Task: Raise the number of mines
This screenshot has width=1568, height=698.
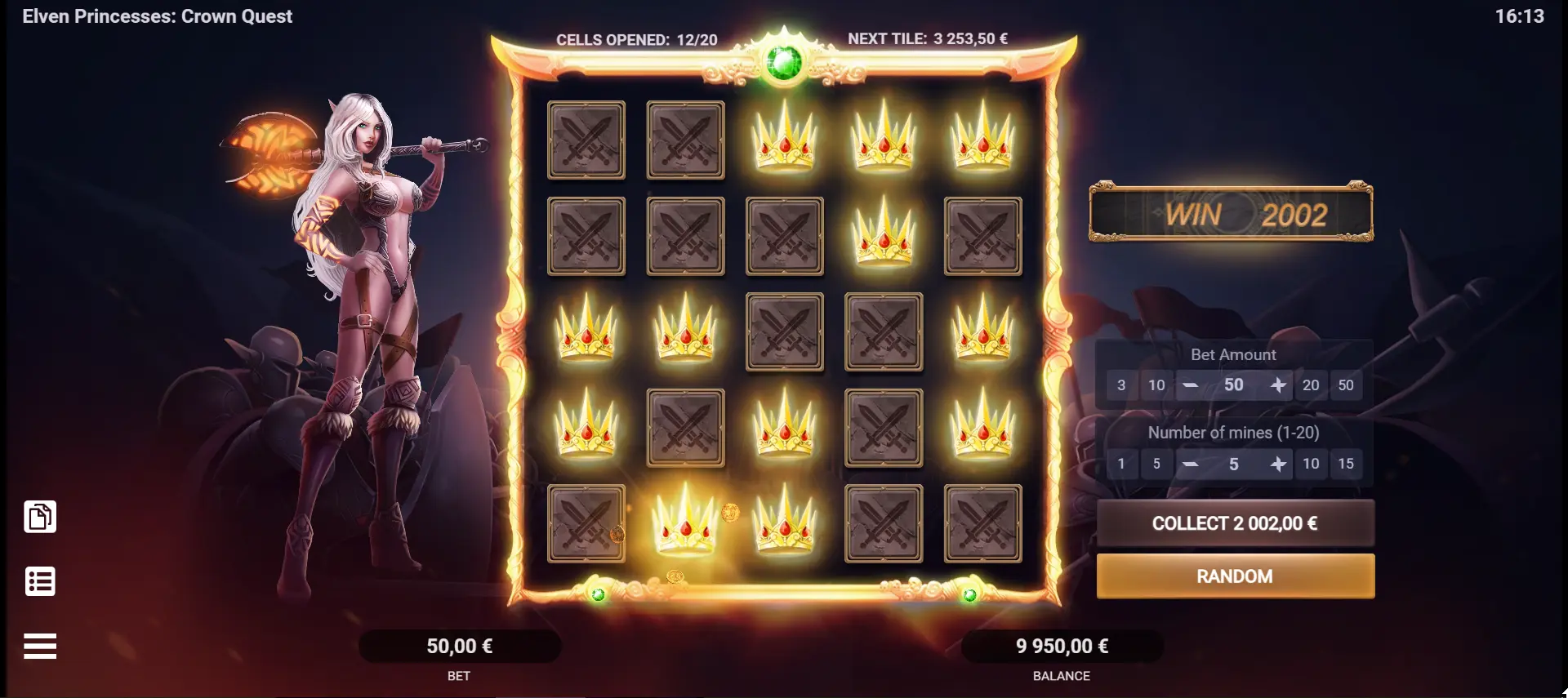Action: click(x=1278, y=464)
